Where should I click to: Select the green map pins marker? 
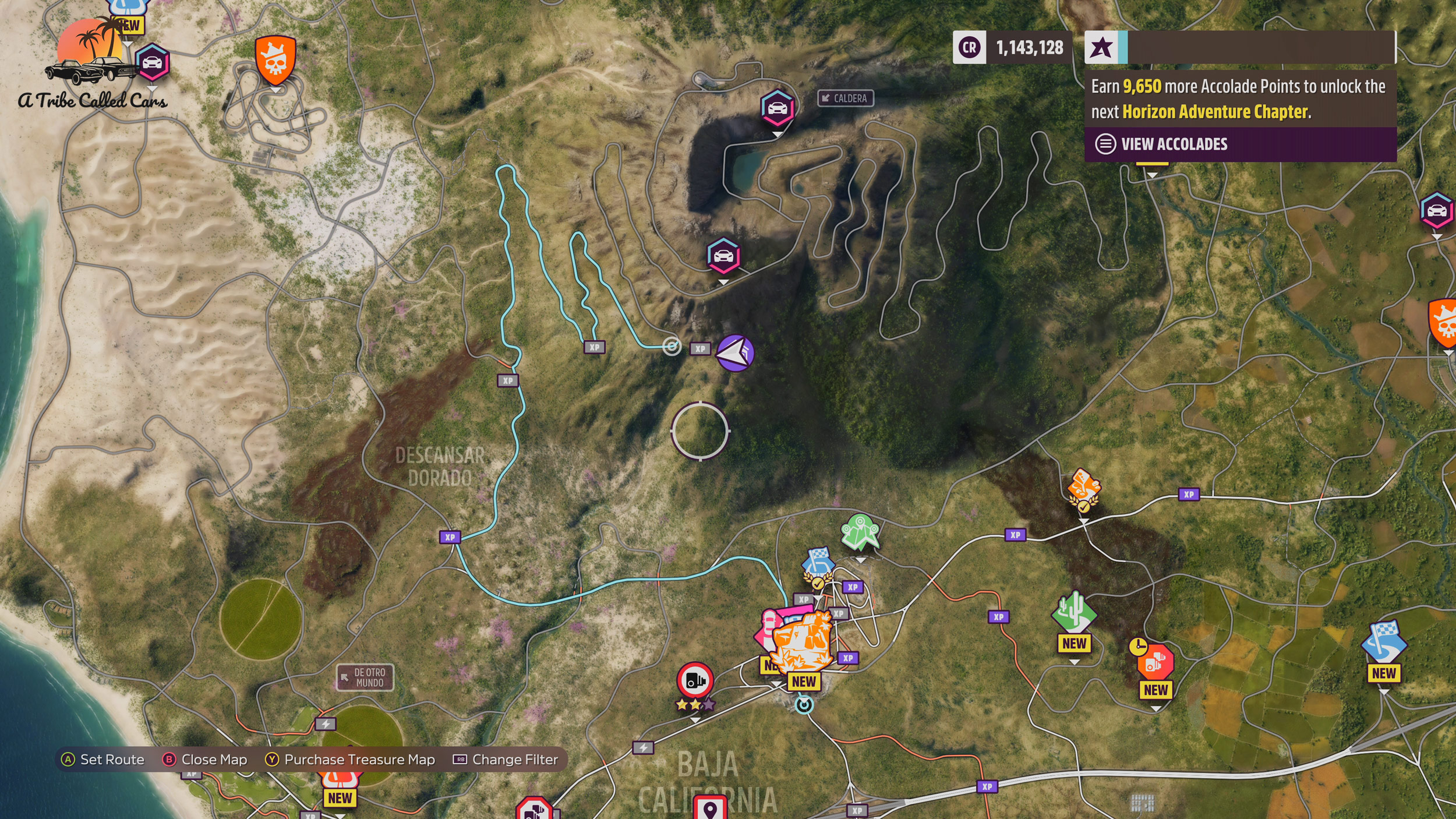click(x=860, y=532)
